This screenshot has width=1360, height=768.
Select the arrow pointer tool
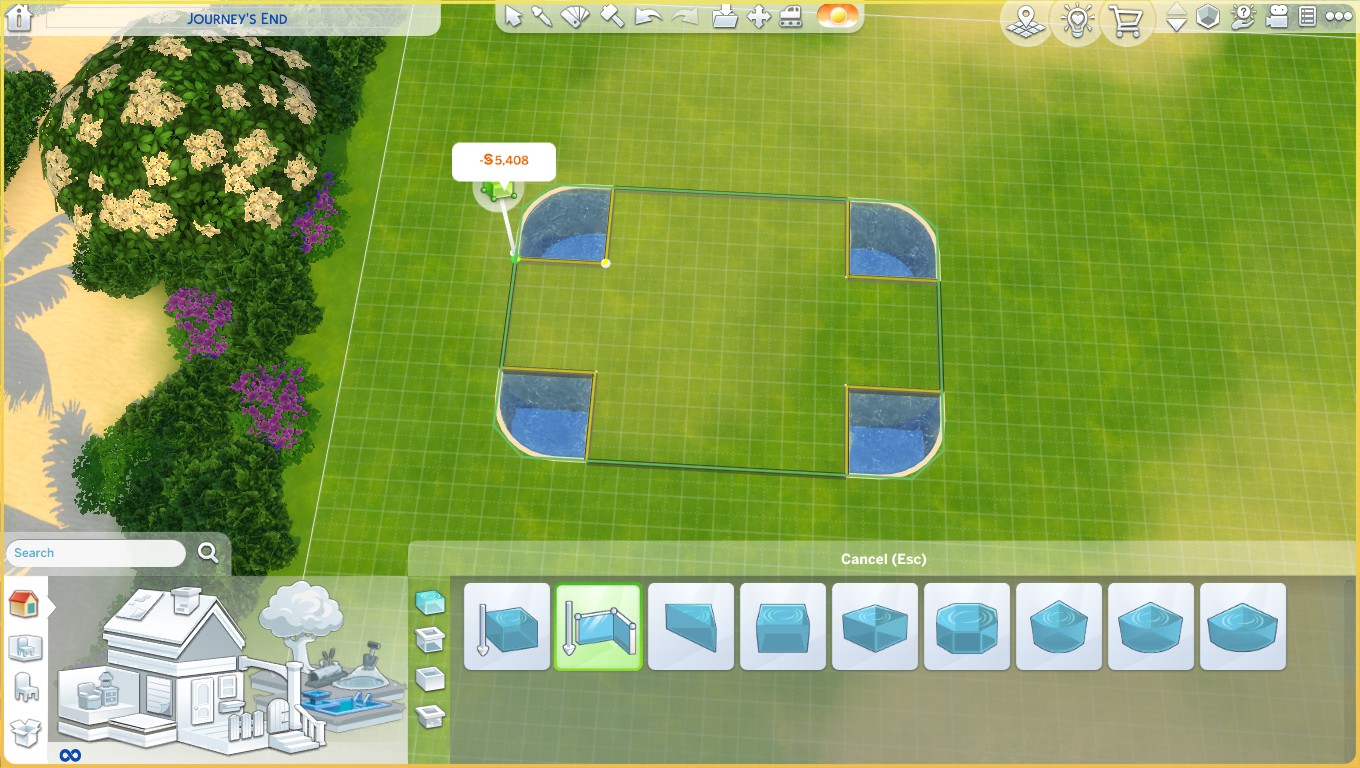click(x=513, y=16)
